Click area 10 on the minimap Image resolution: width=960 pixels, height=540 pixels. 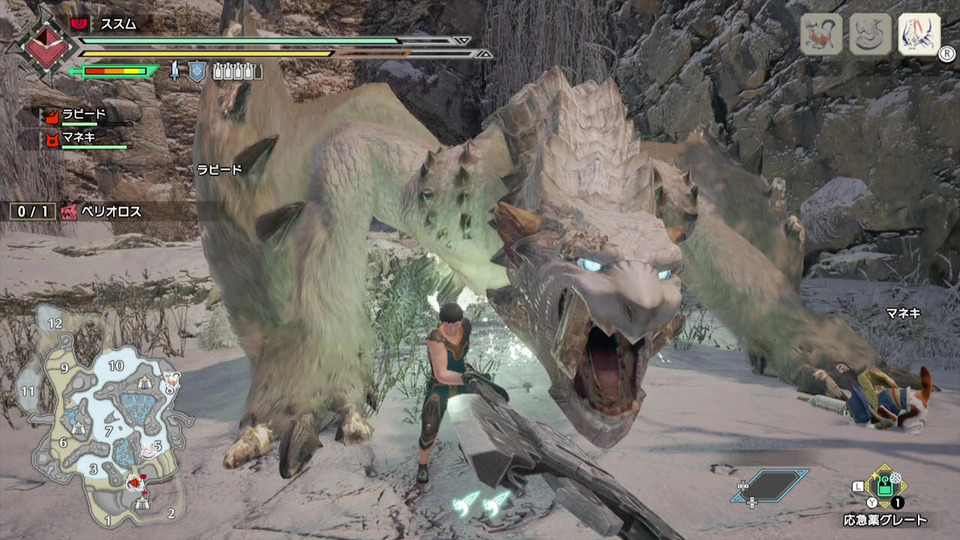[116, 366]
